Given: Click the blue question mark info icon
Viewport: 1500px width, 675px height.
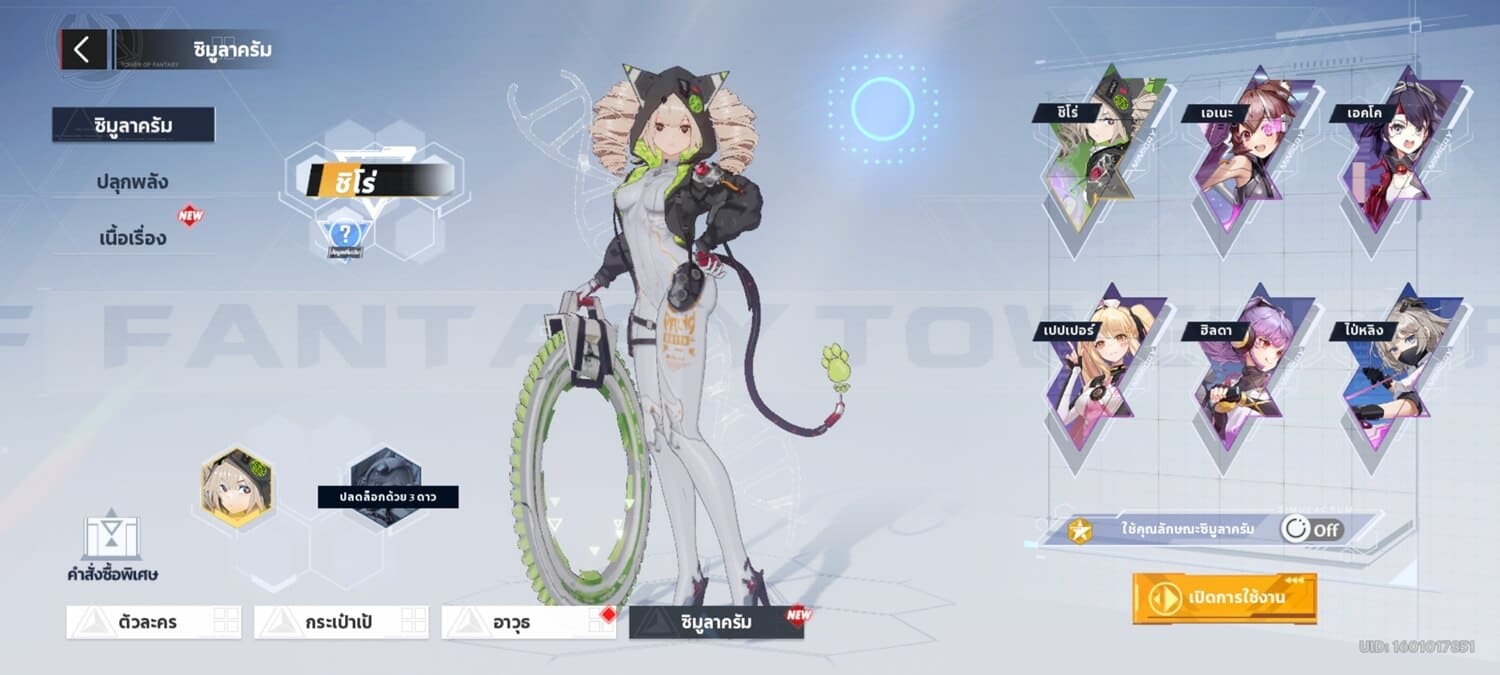Looking at the screenshot, I should [x=345, y=237].
